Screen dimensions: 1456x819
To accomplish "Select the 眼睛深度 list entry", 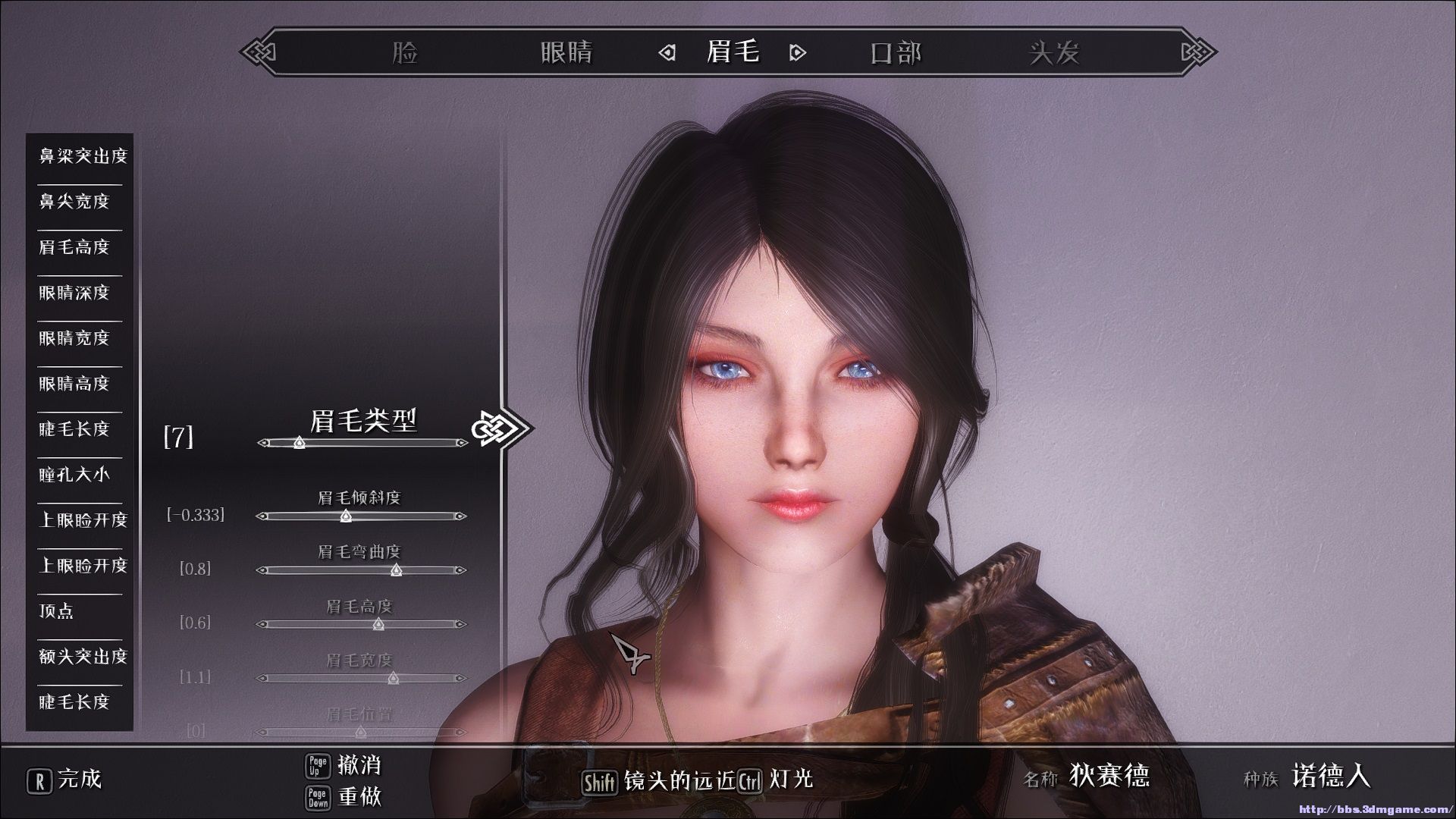I will click(x=74, y=293).
